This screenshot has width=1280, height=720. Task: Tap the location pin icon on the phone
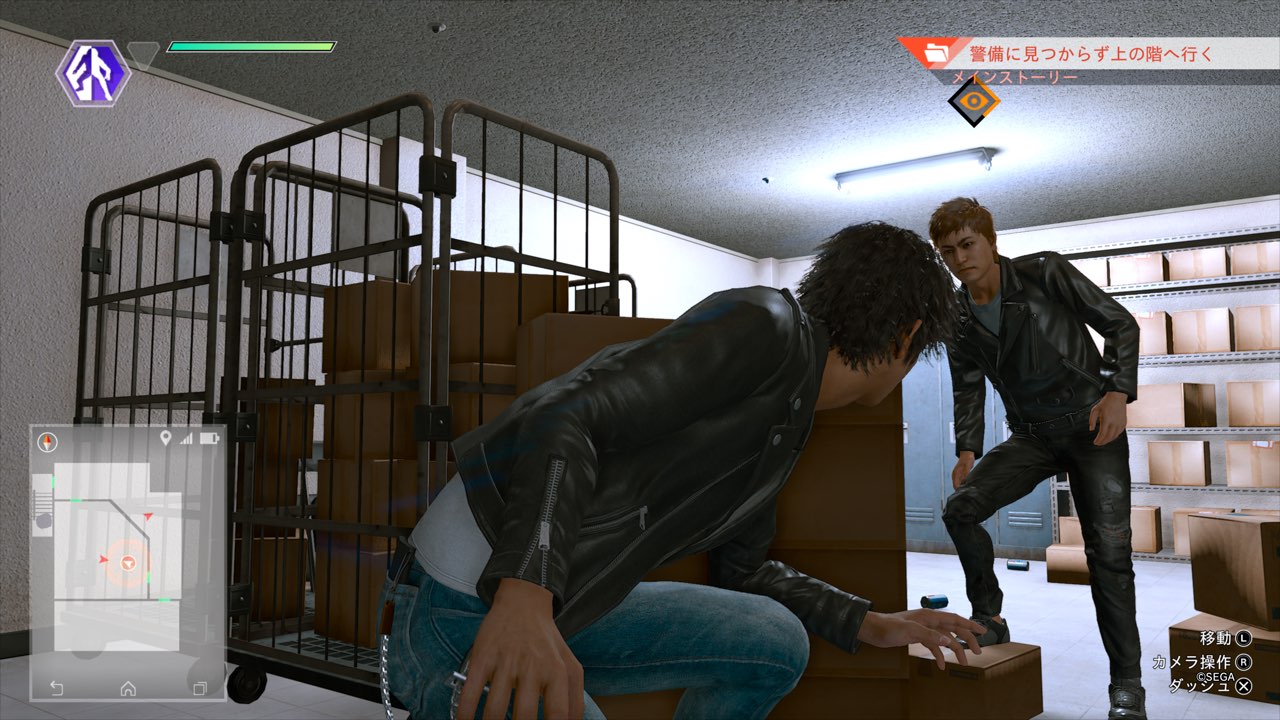(x=165, y=439)
